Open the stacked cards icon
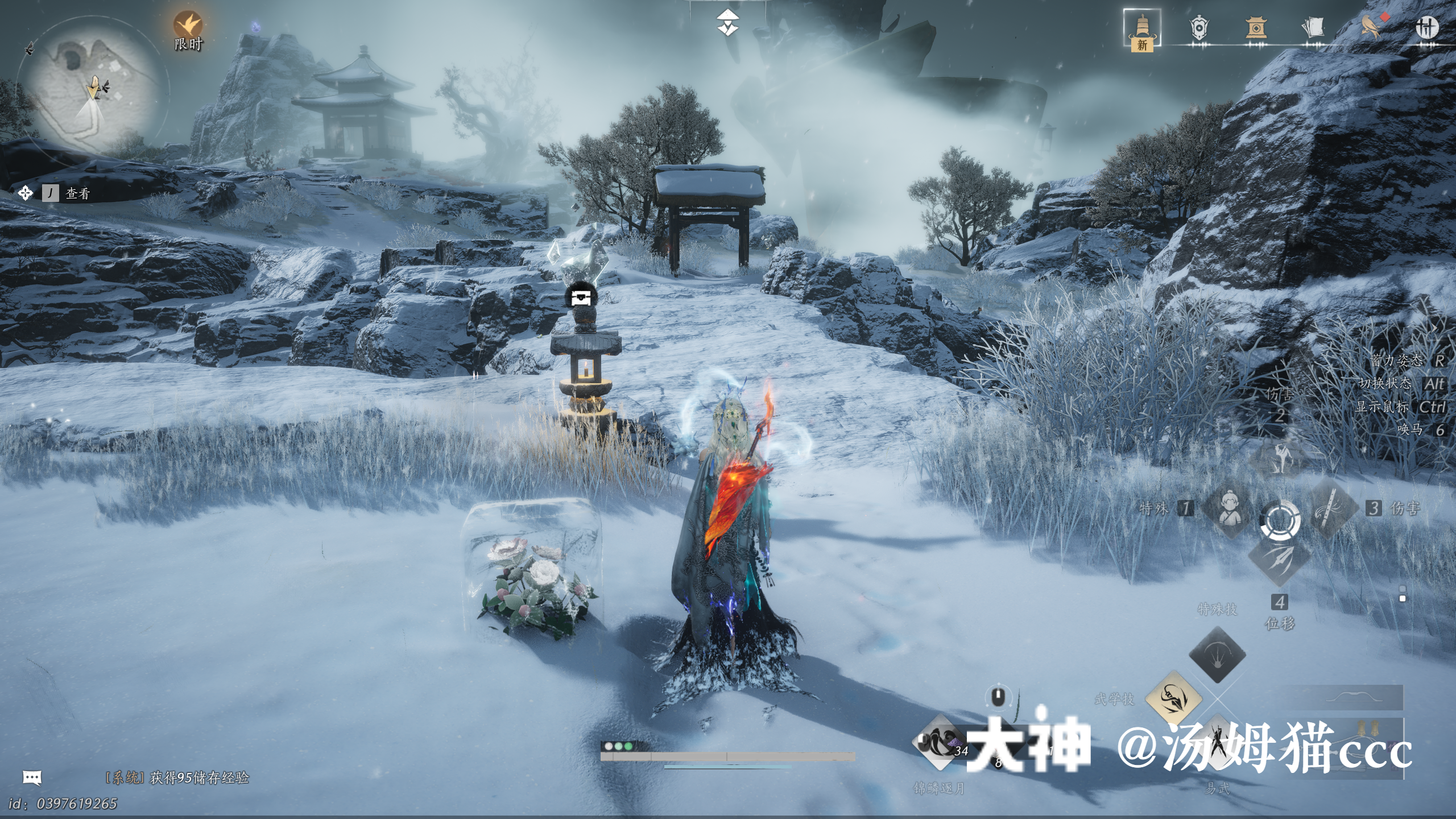This screenshot has width=1456, height=819. pos(1313,27)
